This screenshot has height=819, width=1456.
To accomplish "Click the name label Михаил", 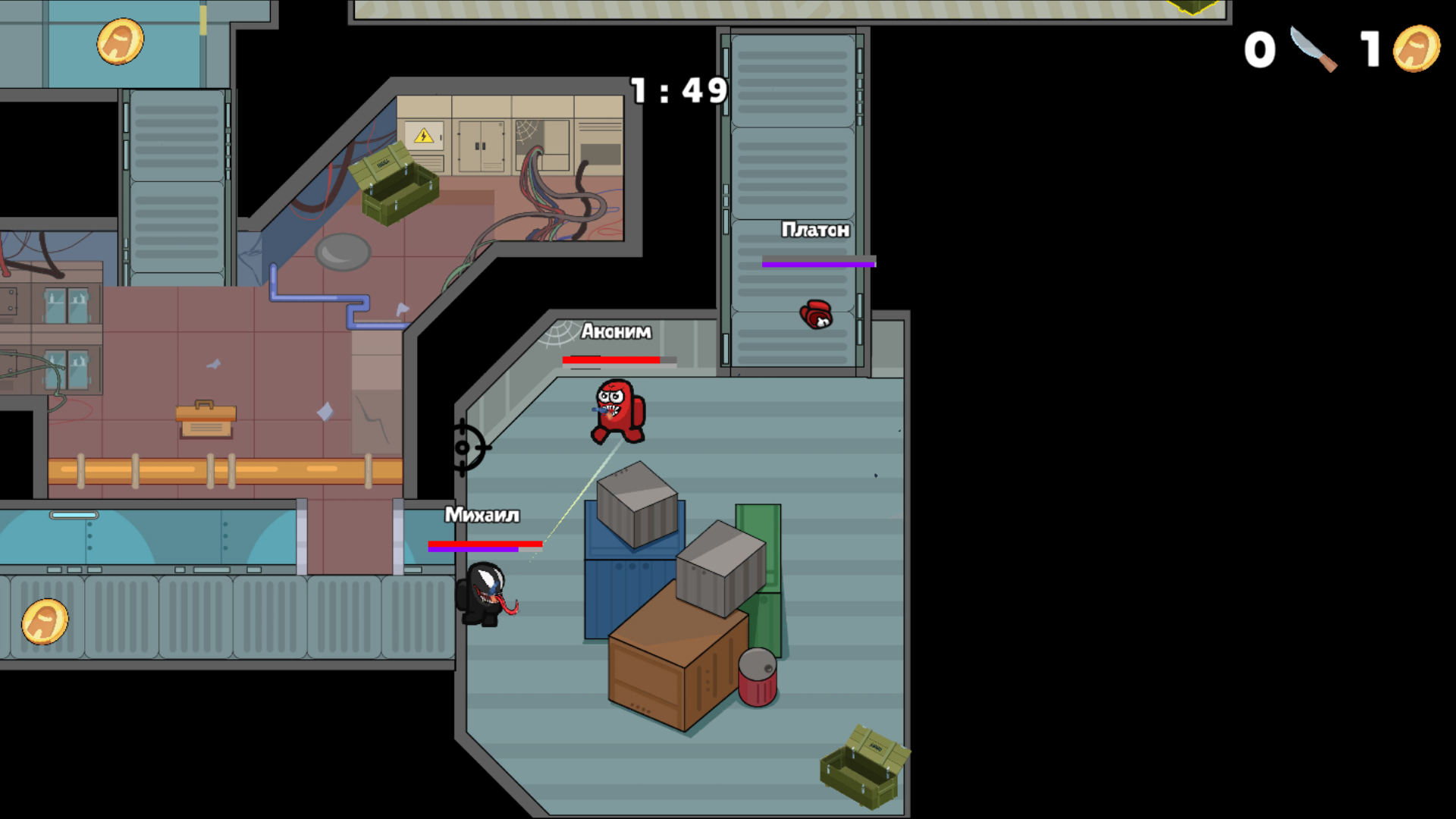I will click(481, 515).
